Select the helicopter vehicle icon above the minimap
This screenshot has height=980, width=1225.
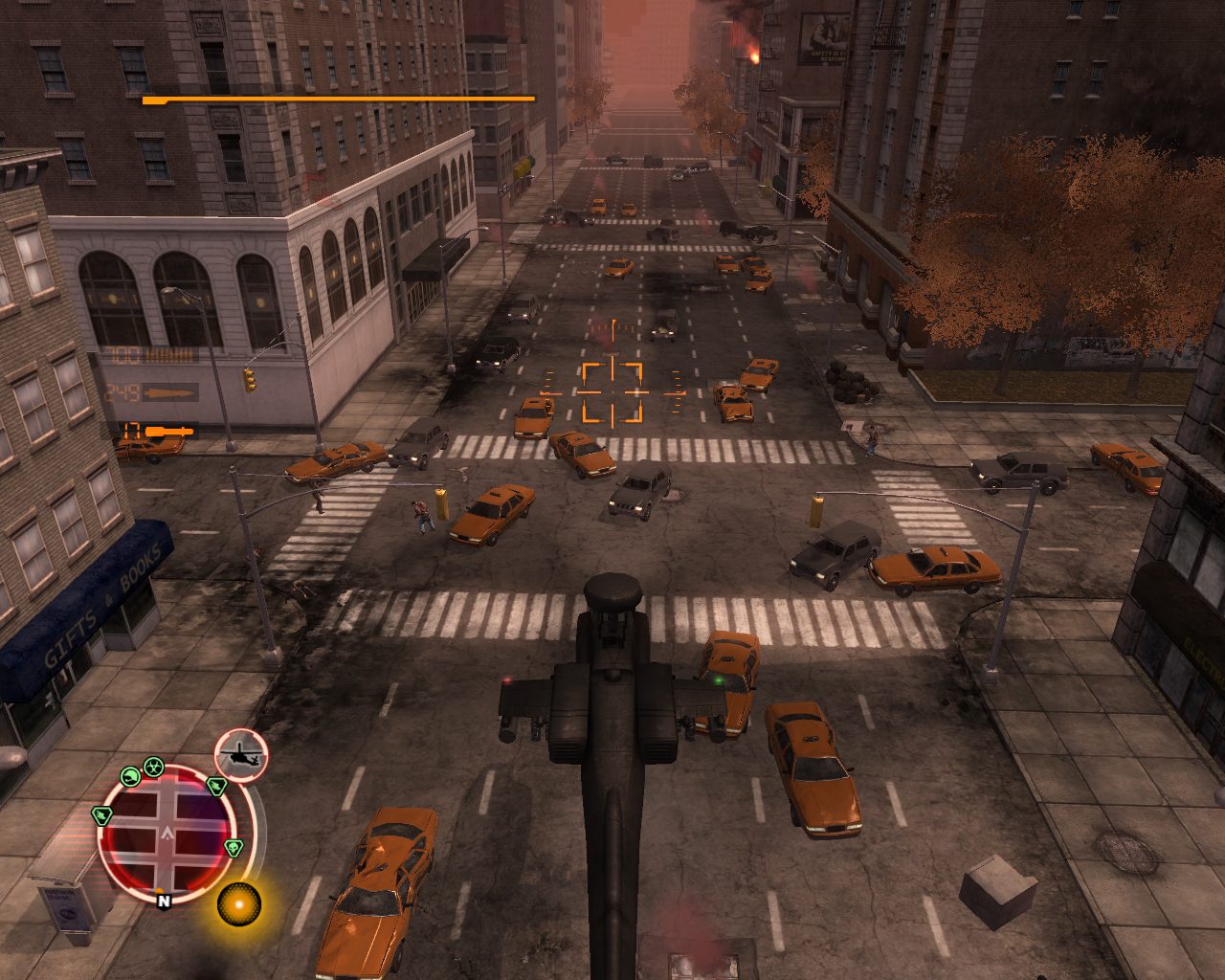click(241, 755)
